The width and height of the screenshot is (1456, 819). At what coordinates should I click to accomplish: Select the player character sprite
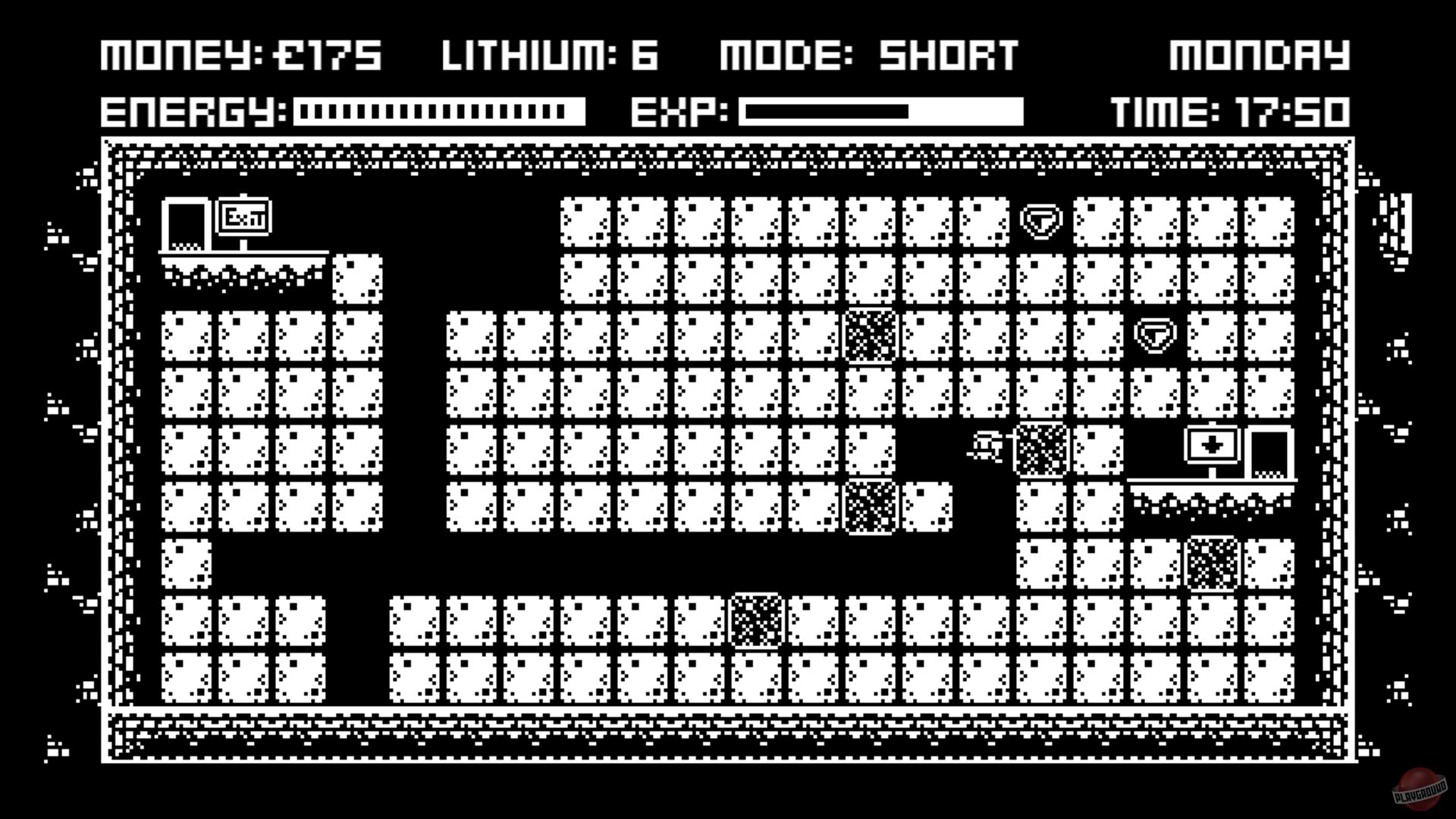(986, 449)
